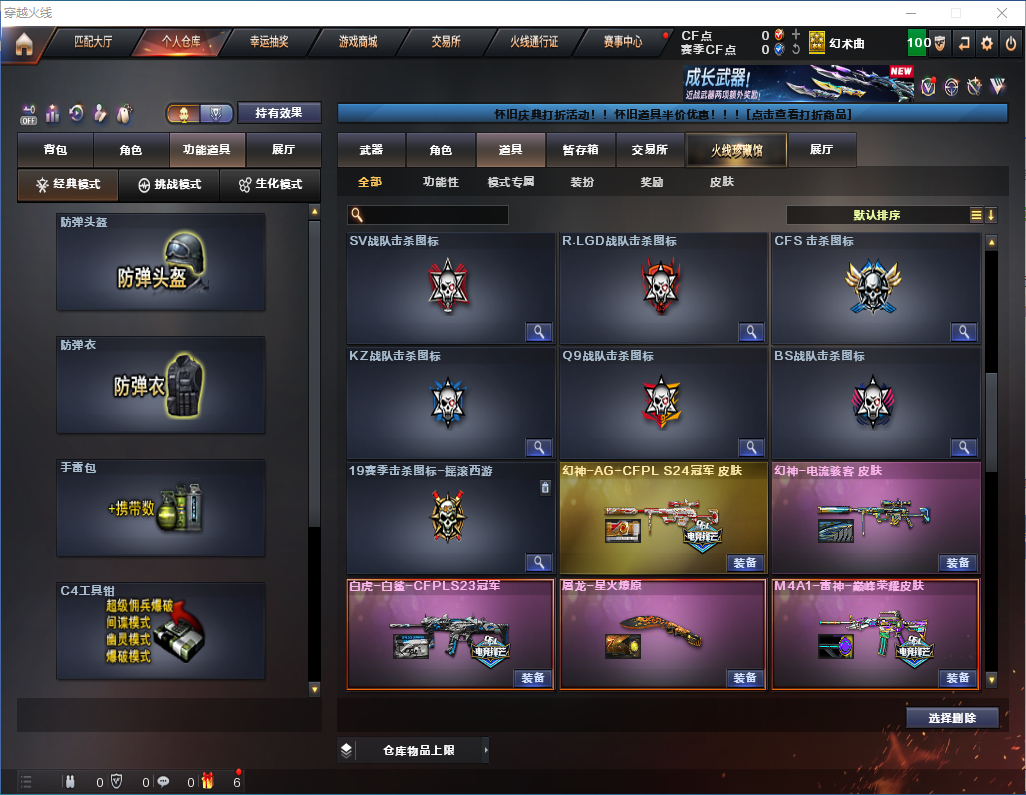The image size is (1026, 795).
Task: Select the 防弹头盔 helmet item
Action: click(161, 262)
